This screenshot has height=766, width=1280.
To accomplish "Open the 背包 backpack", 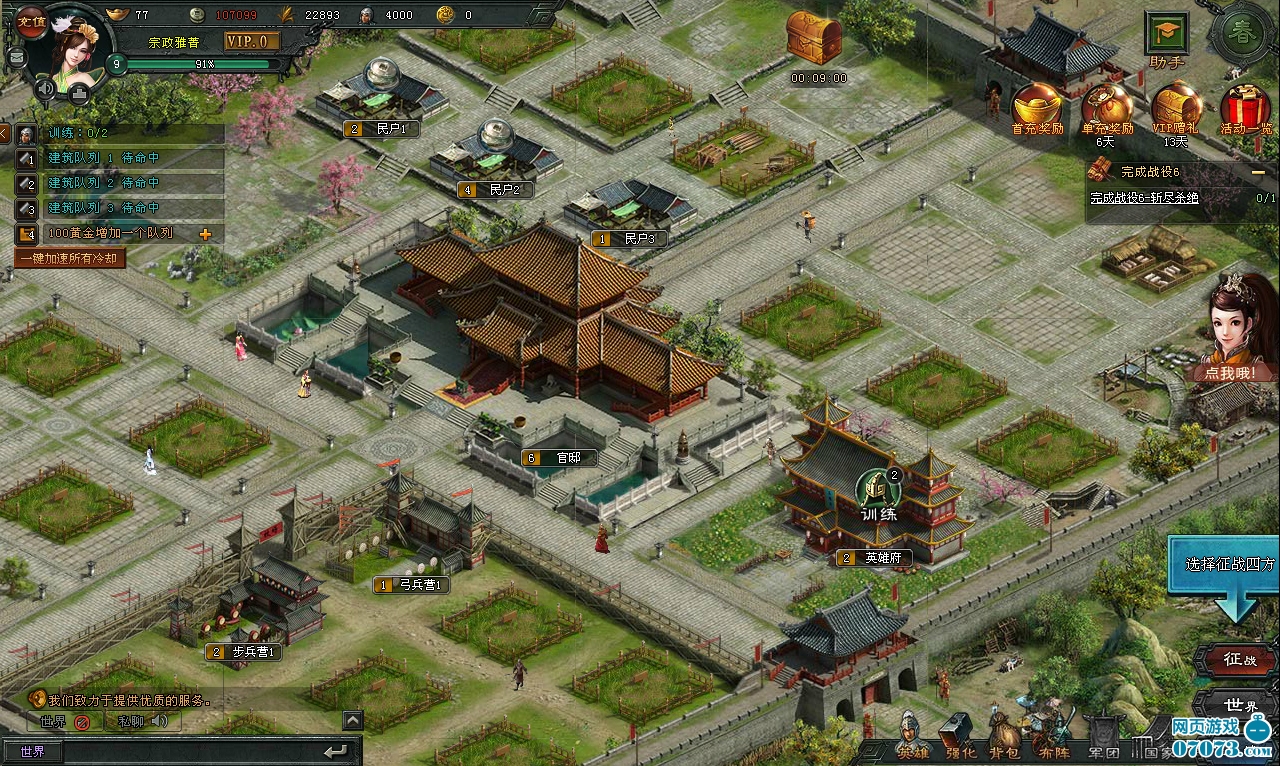I will tap(1005, 743).
